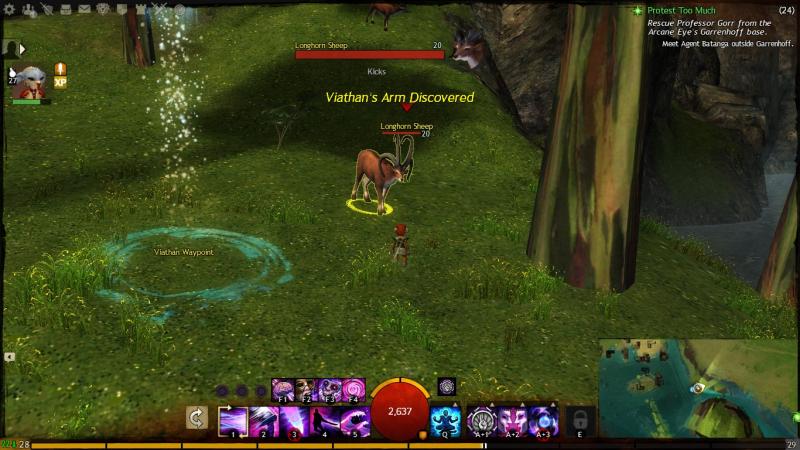Activate weapon skill 1 on the hotbar
Viewport: 800px width, 450px height.
pos(233,420)
